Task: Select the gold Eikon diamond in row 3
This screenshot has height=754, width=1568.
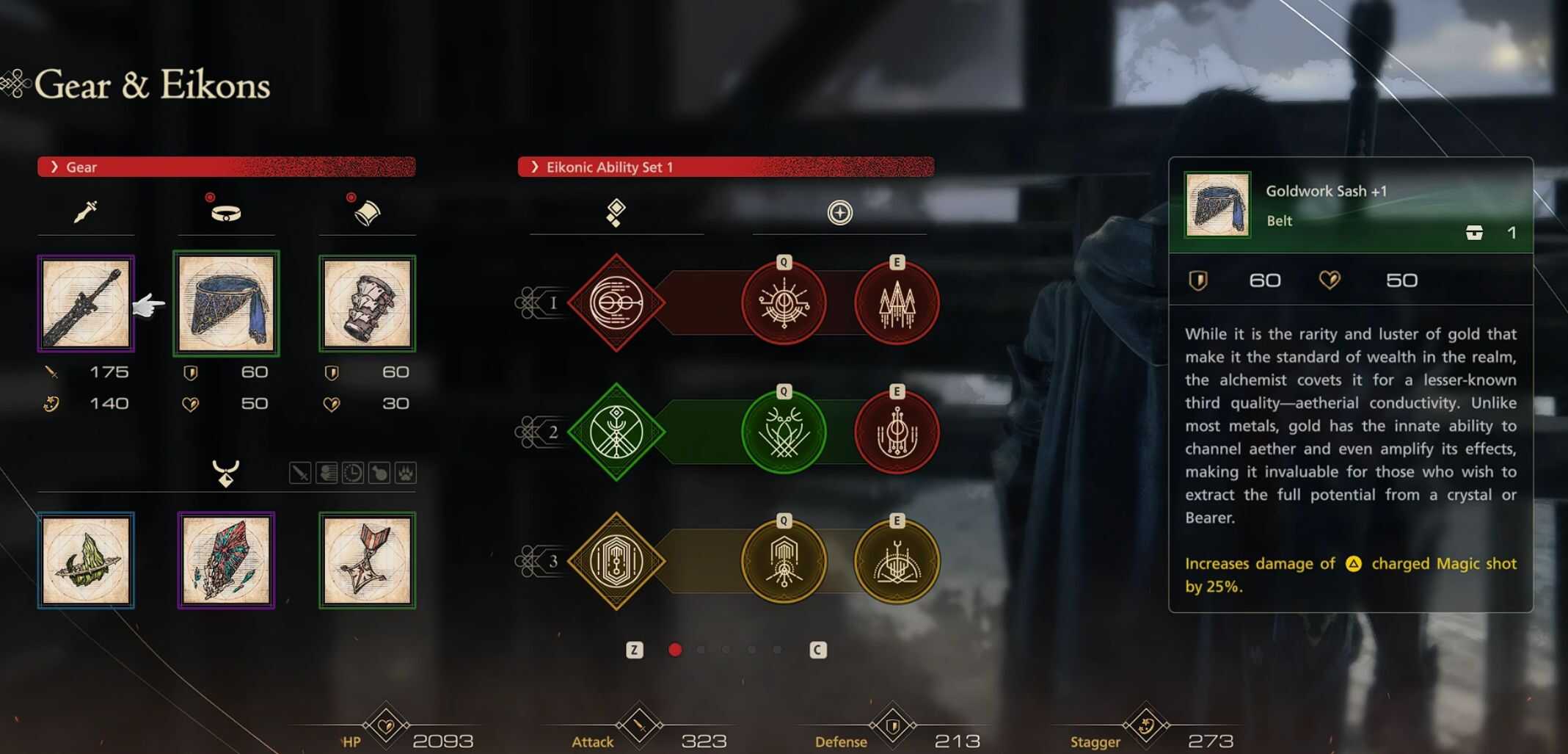Action: (616, 561)
